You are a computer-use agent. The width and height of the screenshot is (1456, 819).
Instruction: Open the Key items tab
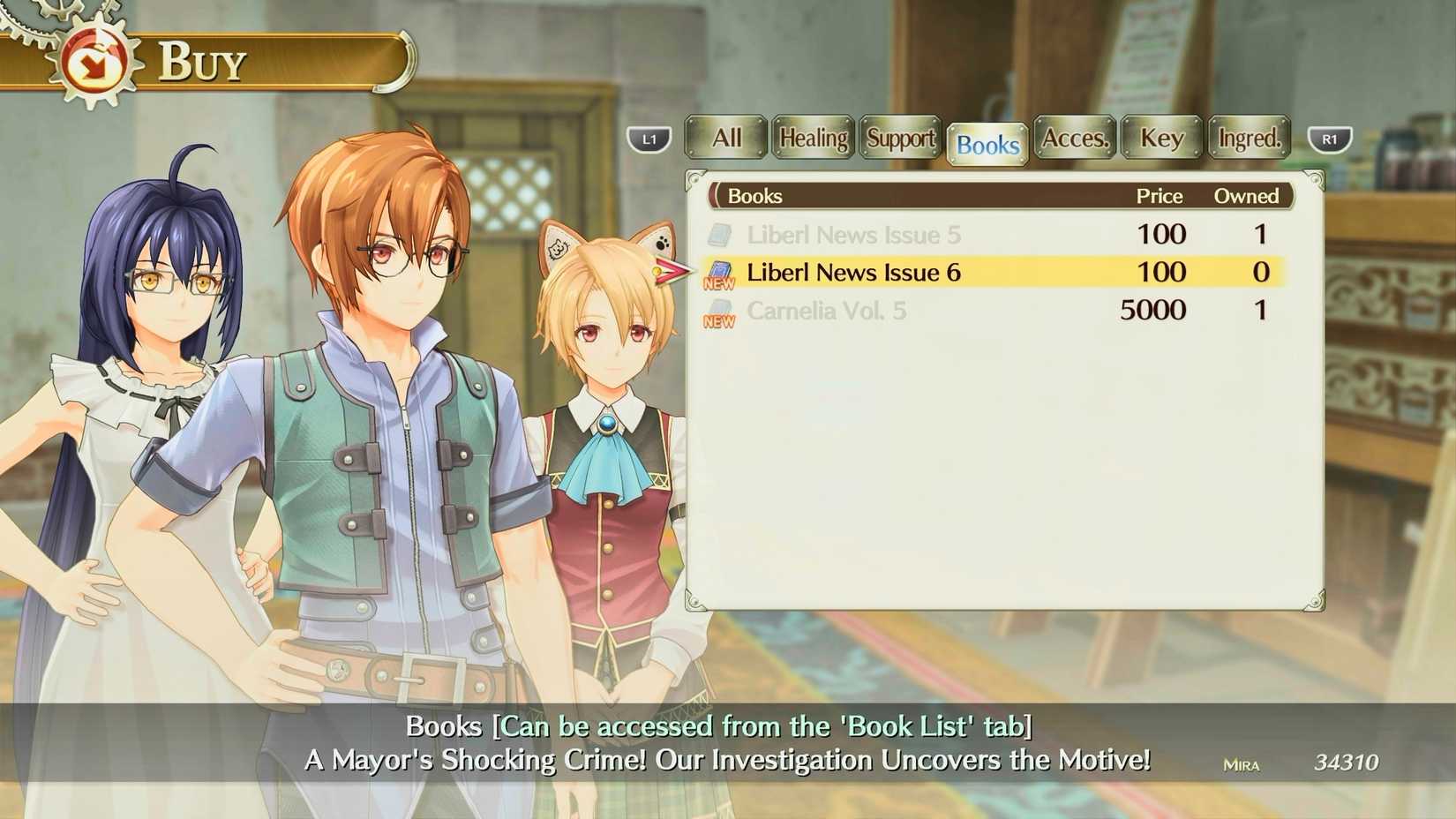click(1161, 138)
